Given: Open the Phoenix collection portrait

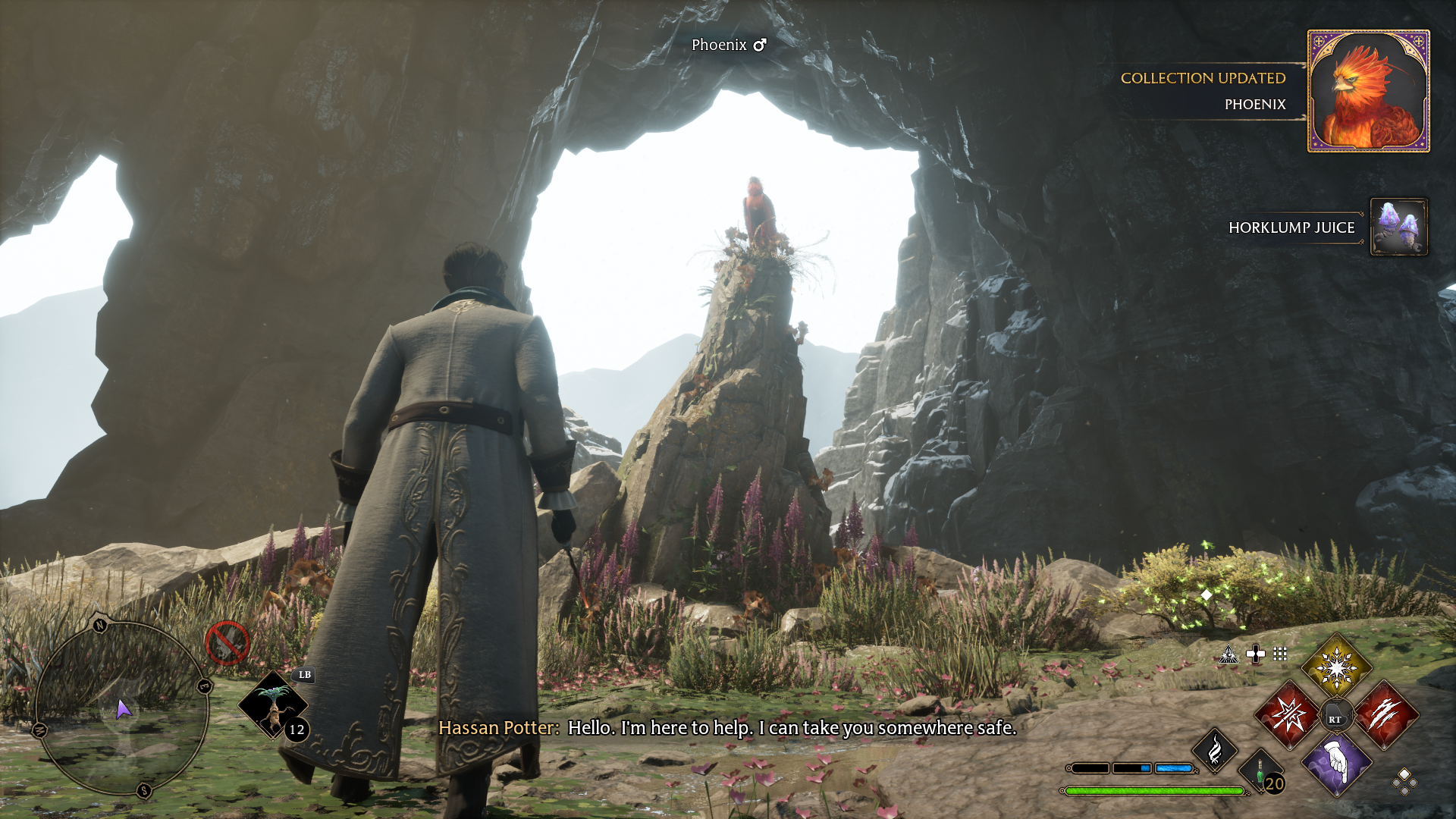Looking at the screenshot, I should (1369, 91).
